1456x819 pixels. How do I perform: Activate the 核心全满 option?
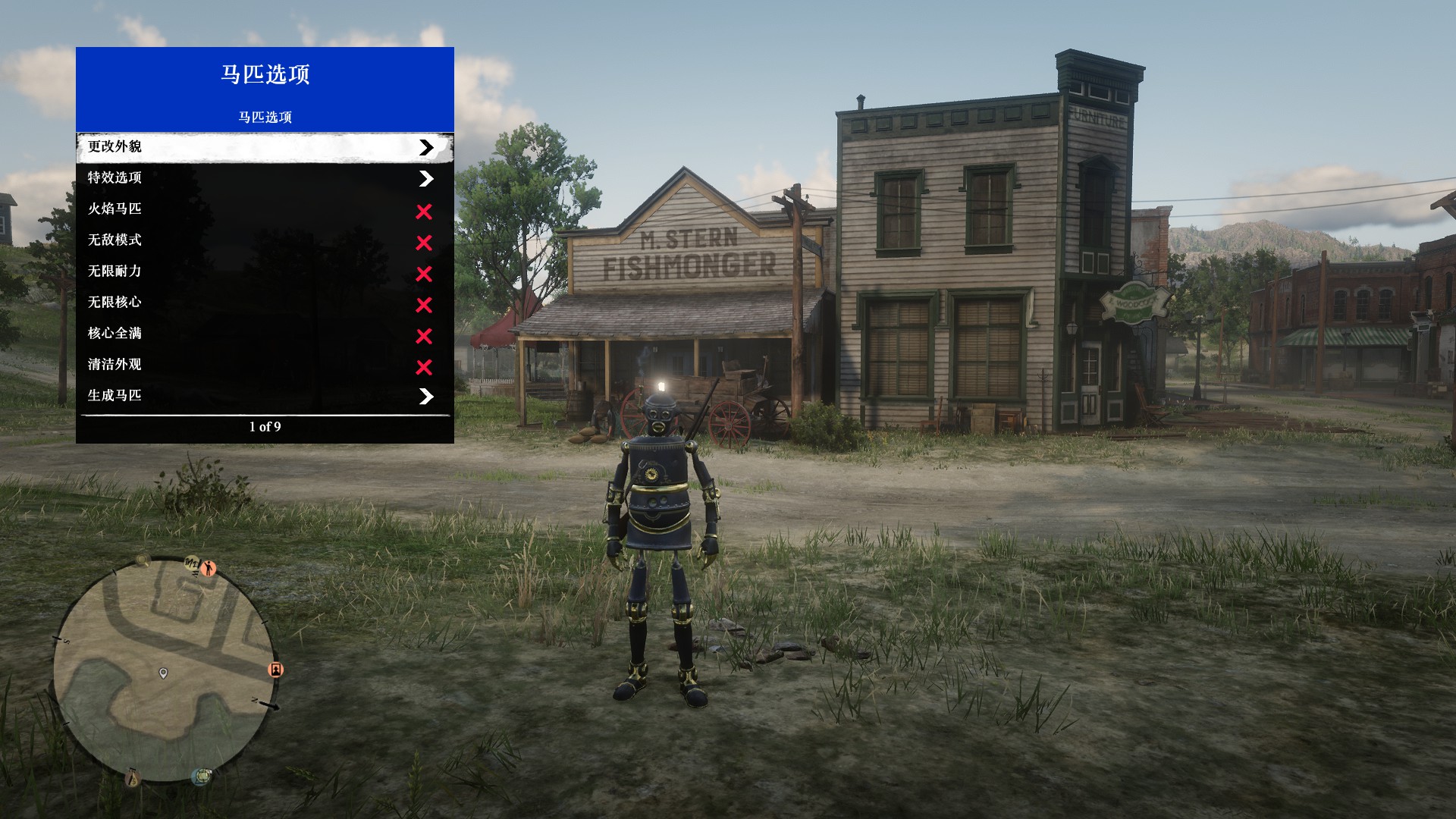pos(265,334)
